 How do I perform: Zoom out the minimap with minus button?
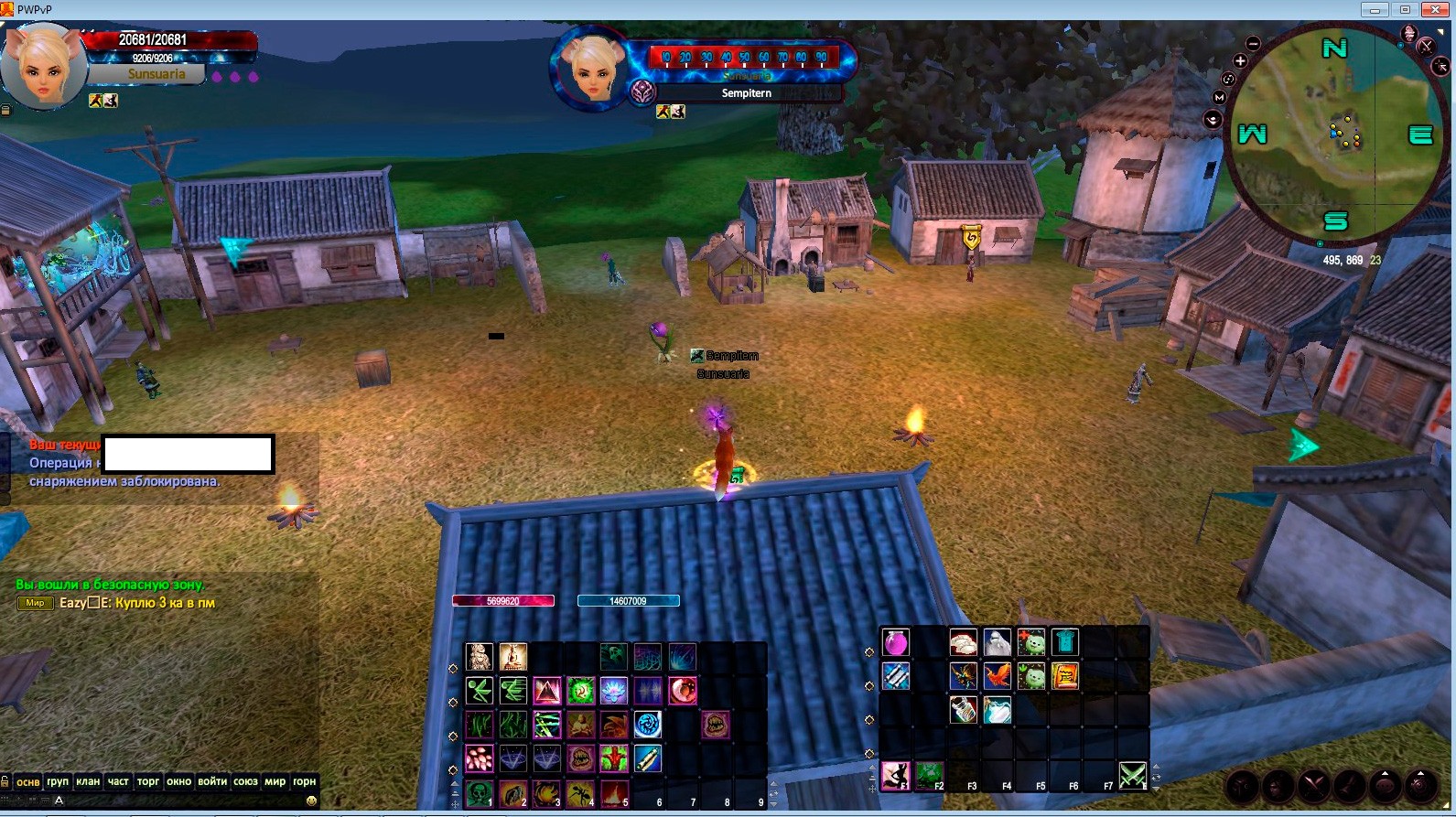click(1254, 44)
